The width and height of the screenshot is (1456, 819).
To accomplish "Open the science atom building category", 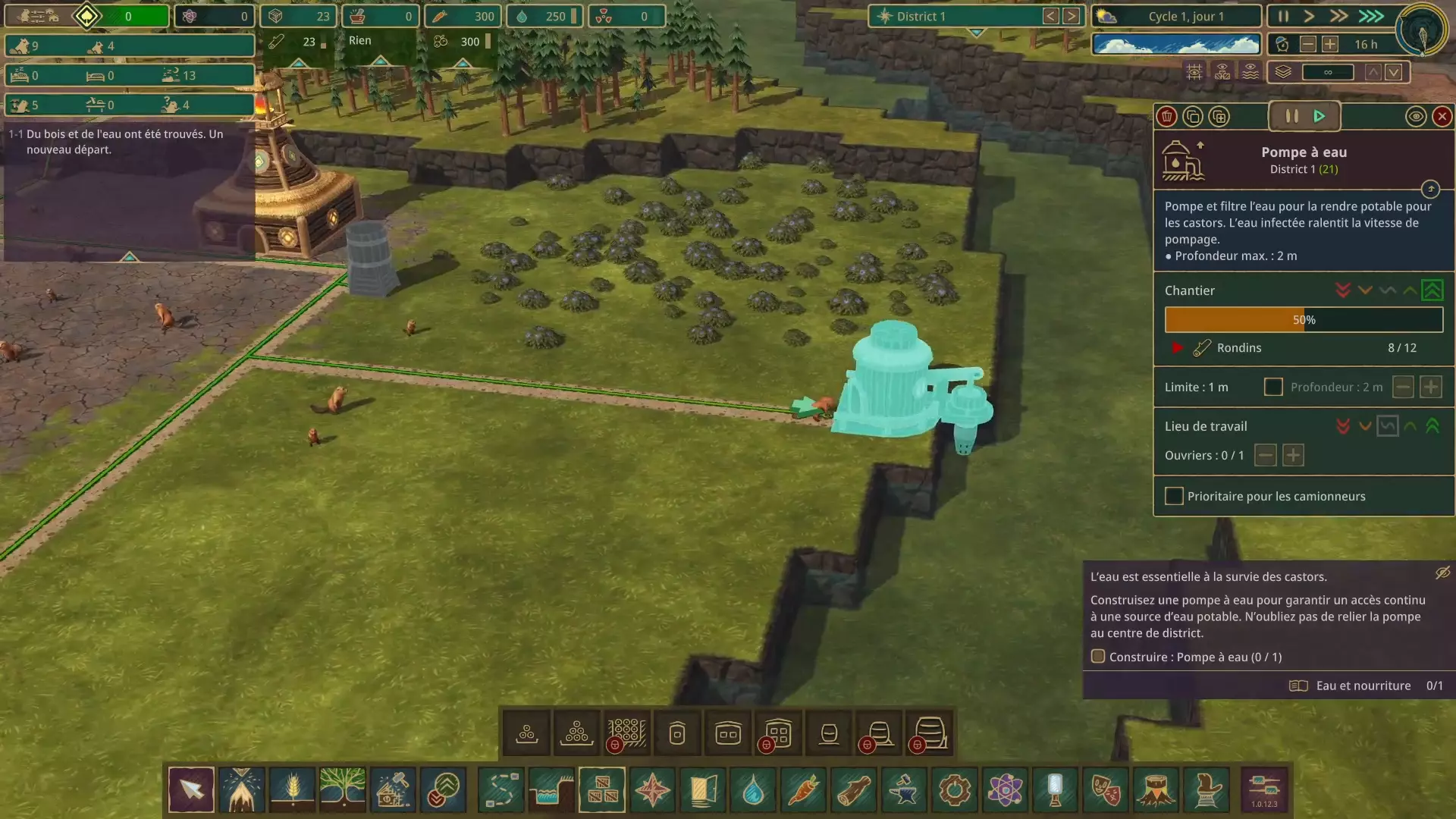I will (x=1005, y=790).
